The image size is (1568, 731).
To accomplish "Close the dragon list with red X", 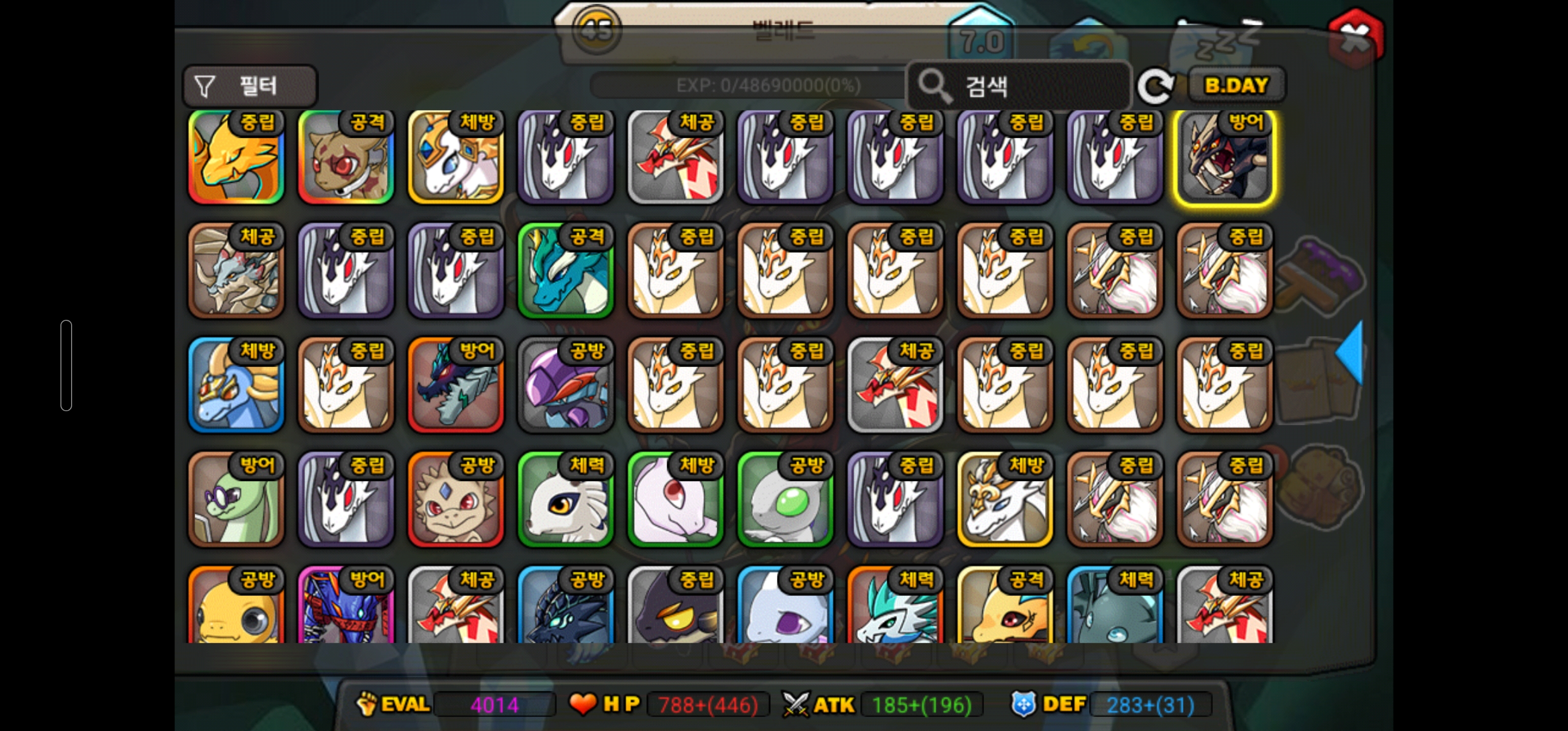I will coord(1356,36).
